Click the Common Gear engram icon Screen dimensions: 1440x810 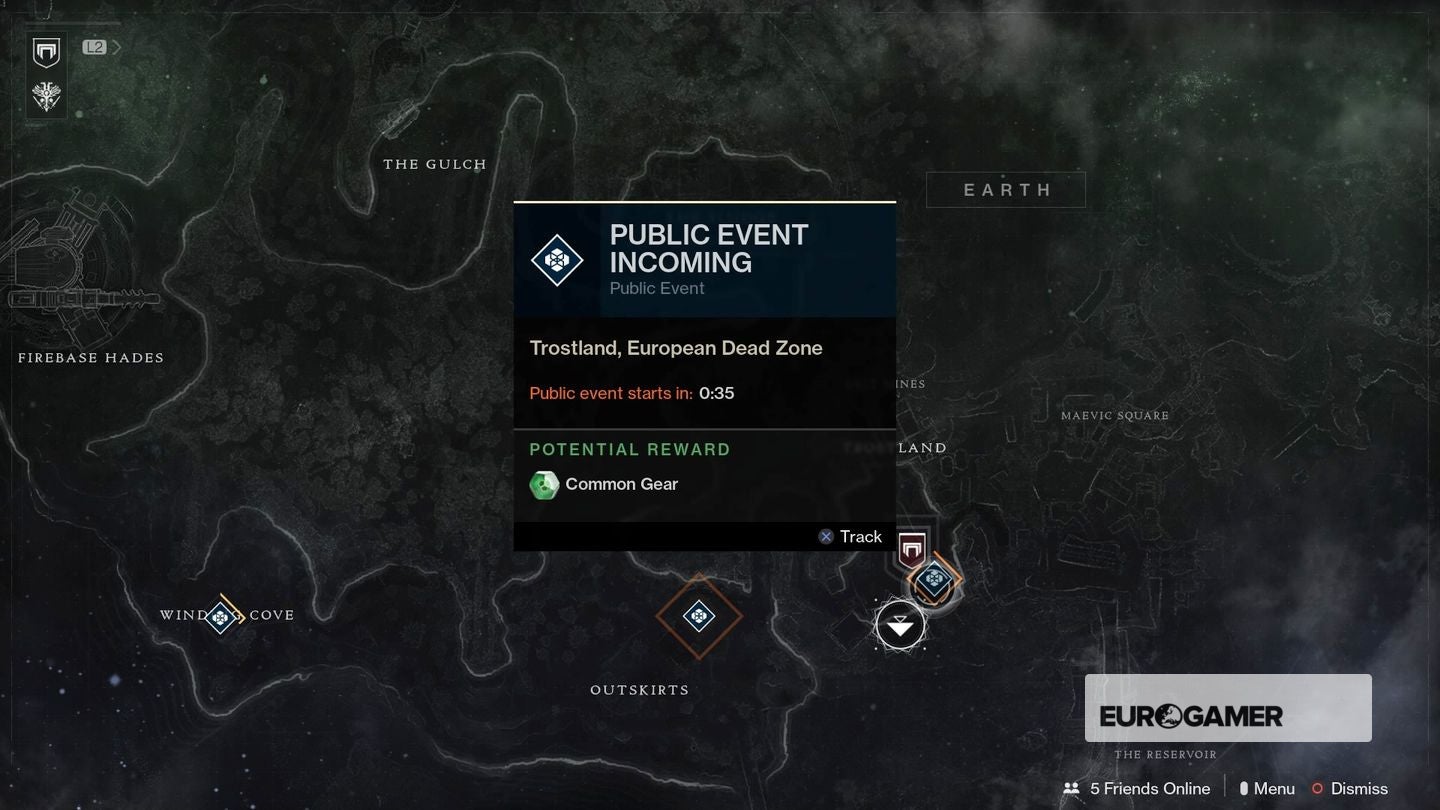(x=544, y=485)
